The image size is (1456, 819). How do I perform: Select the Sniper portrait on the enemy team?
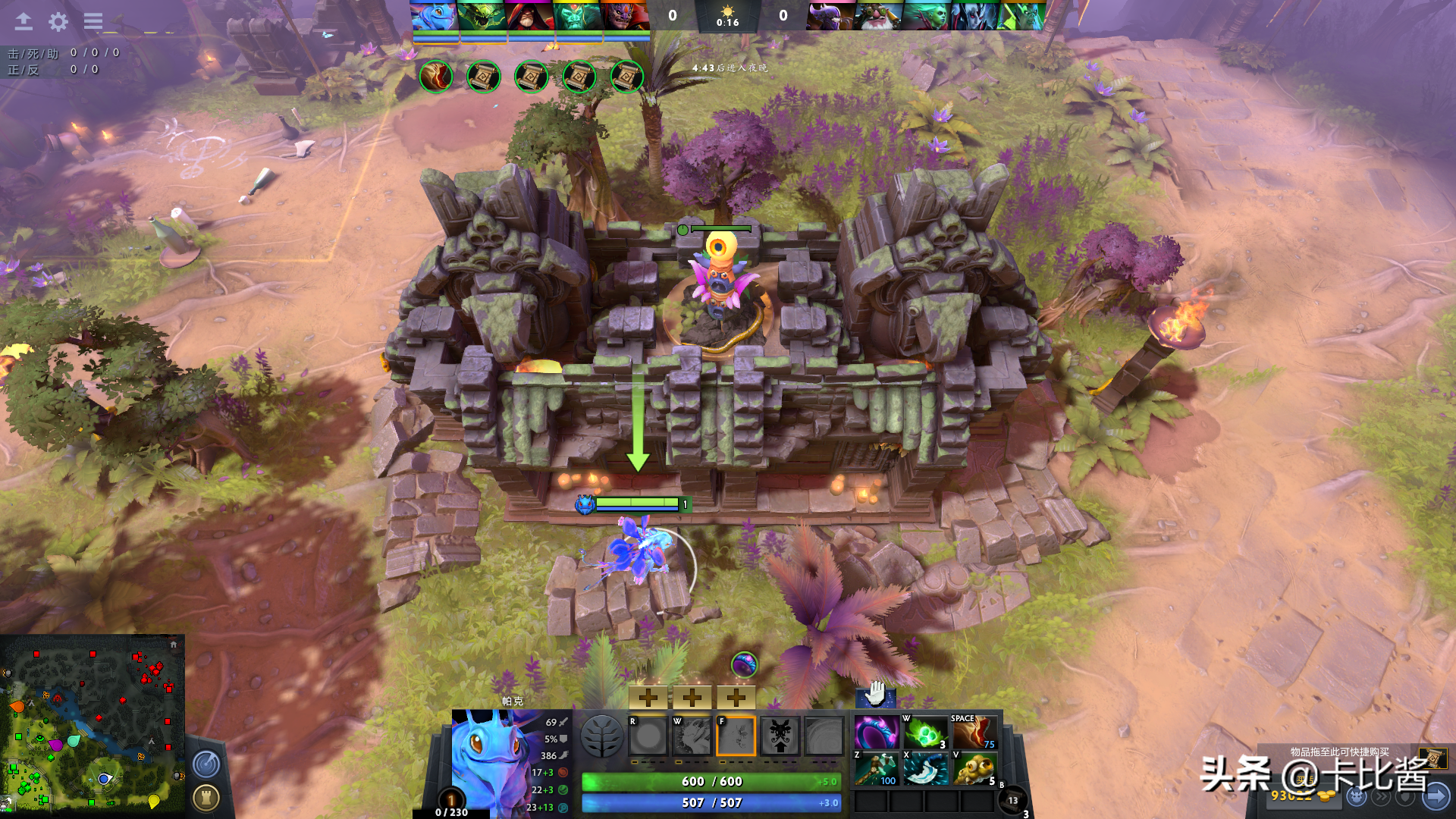pyautogui.click(x=878, y=16)
